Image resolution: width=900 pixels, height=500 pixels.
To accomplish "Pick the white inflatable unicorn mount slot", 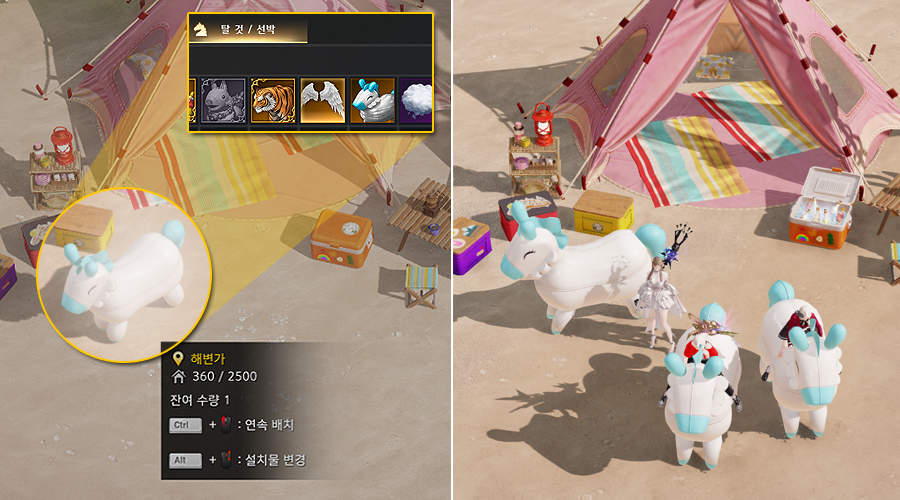I will pos(372,101).
